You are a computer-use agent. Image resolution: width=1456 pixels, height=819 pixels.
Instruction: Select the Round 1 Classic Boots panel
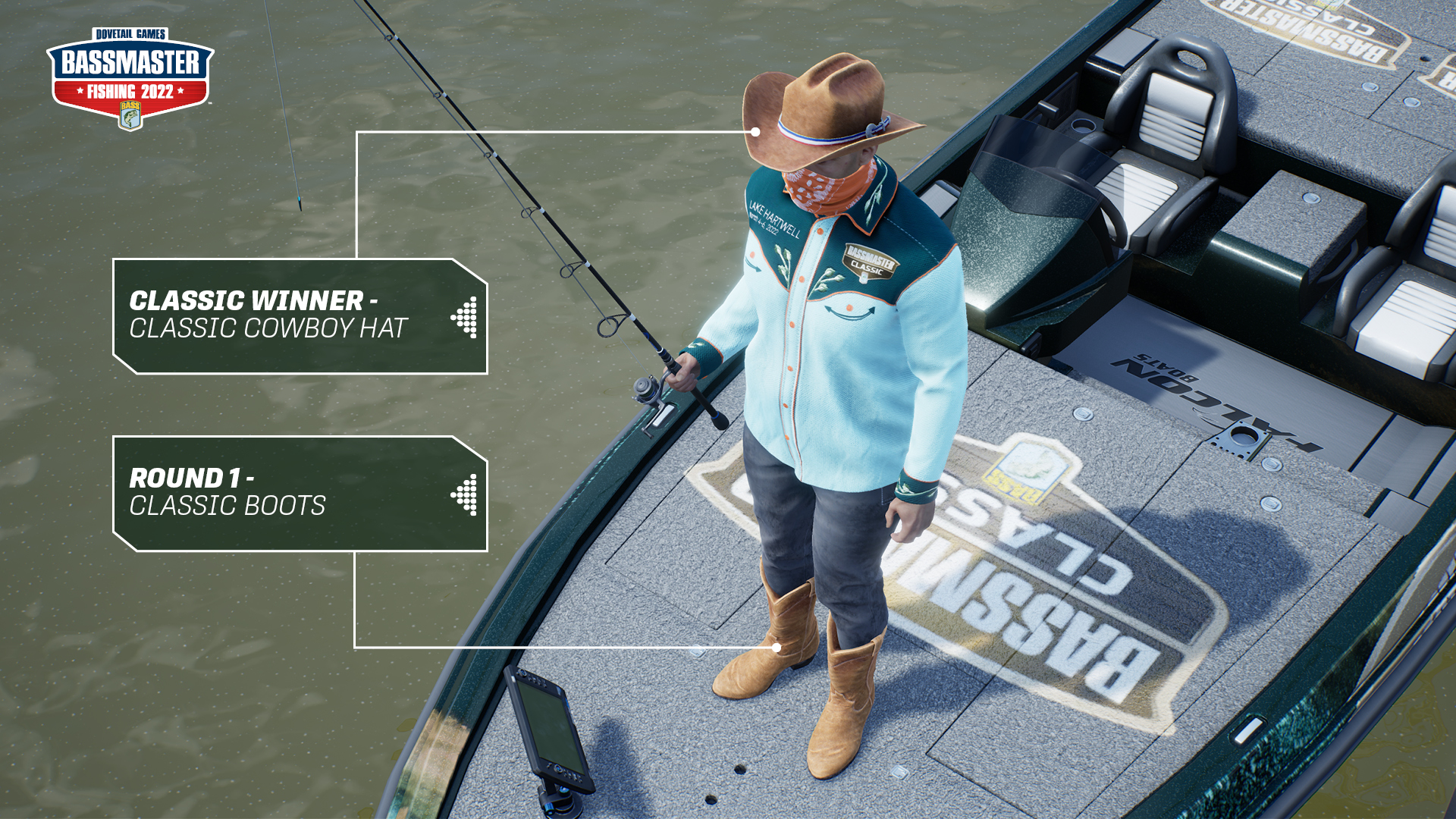click(x=300, y=493)
